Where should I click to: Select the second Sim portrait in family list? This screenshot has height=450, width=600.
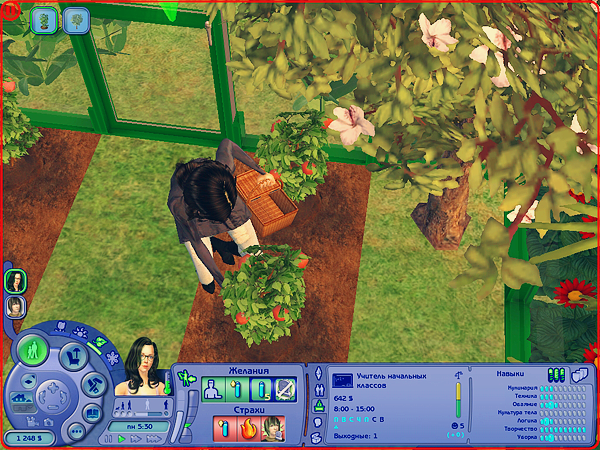pos(16,306)
